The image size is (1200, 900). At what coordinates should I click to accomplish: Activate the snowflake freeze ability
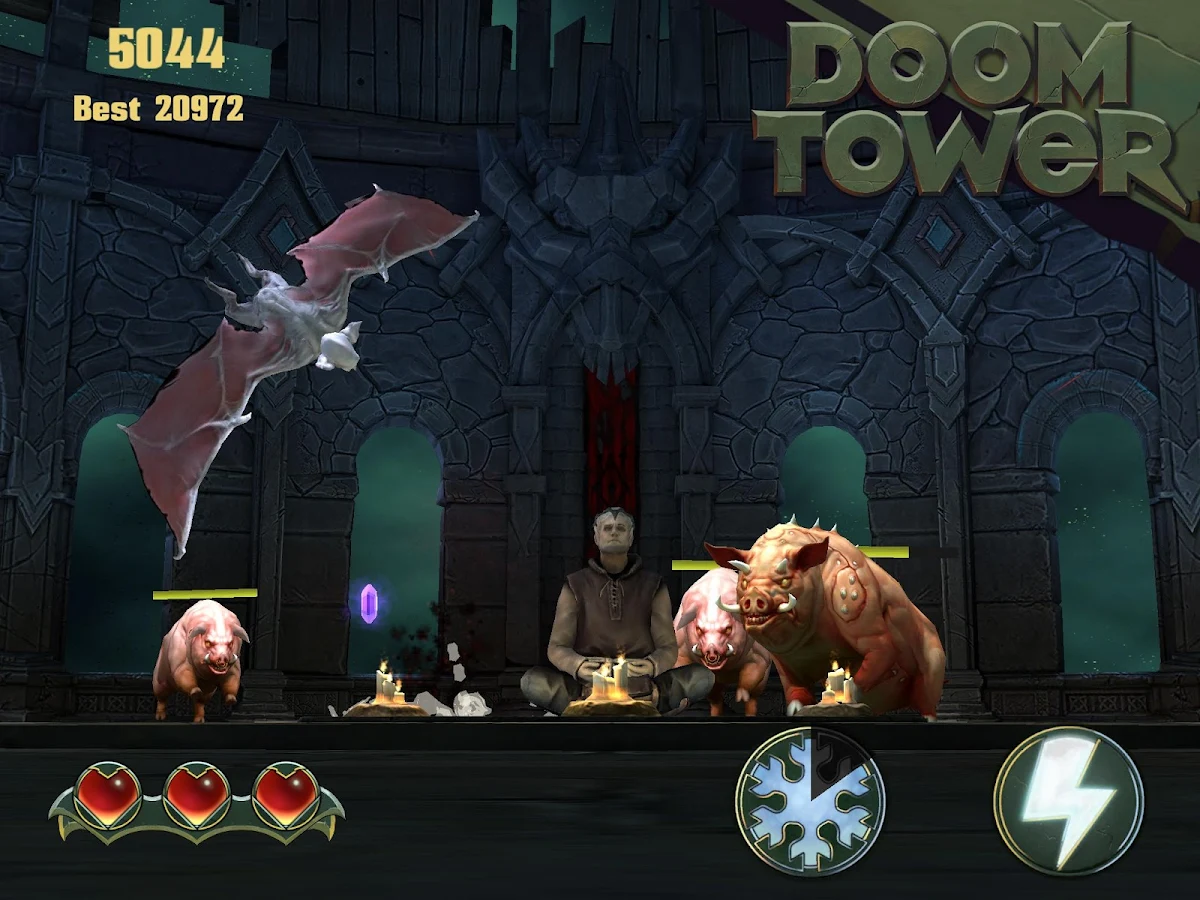(x=810, y=801)
